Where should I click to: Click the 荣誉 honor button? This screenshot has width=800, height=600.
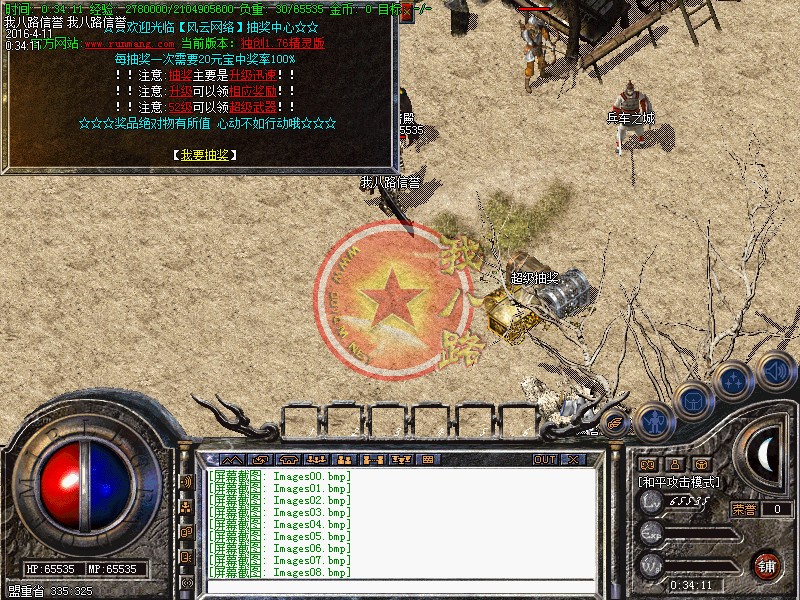[744, 509]
